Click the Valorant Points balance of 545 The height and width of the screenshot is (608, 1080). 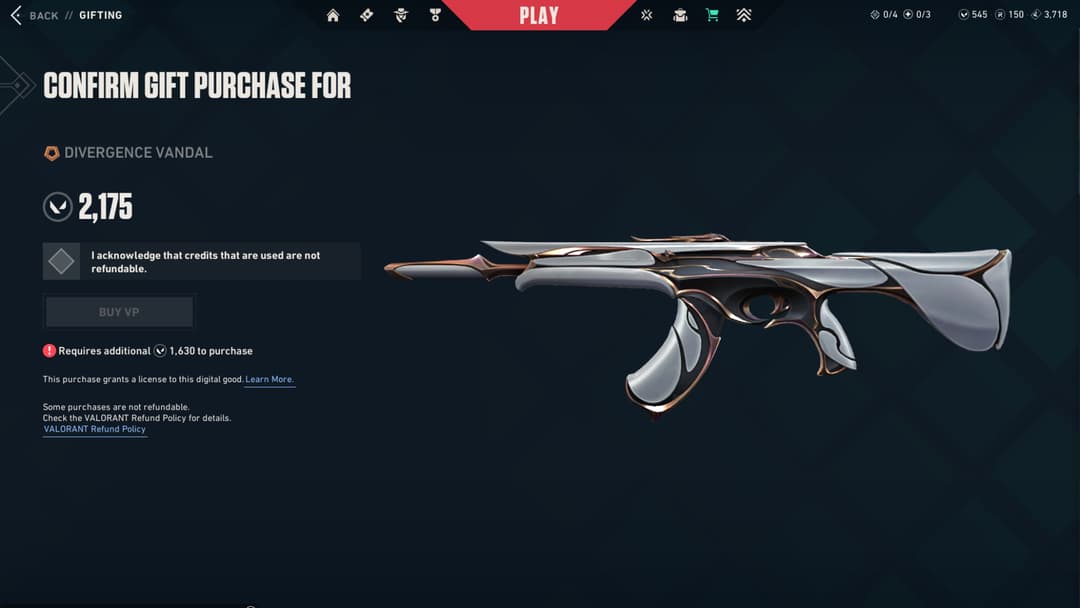973,15
